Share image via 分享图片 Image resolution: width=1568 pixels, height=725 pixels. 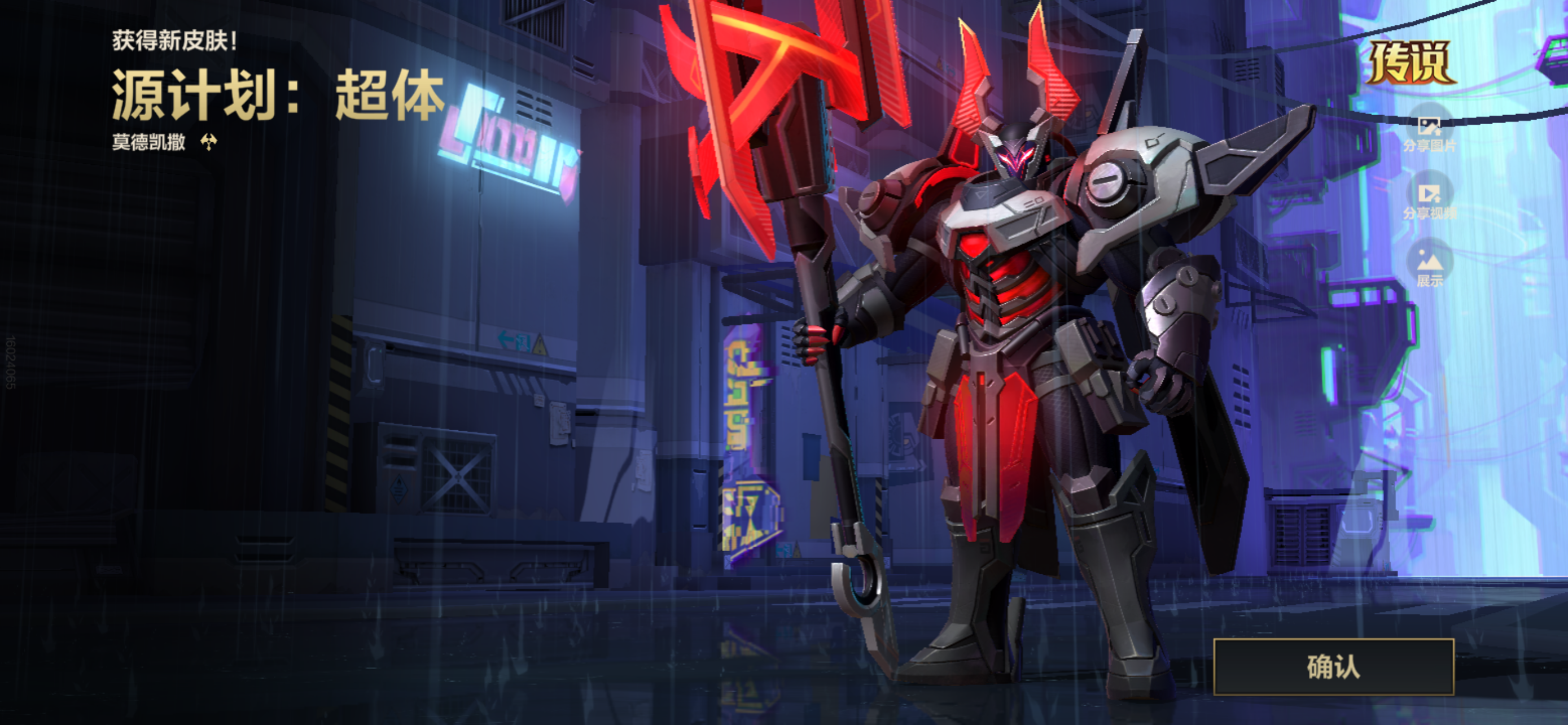pos(1429,133)
